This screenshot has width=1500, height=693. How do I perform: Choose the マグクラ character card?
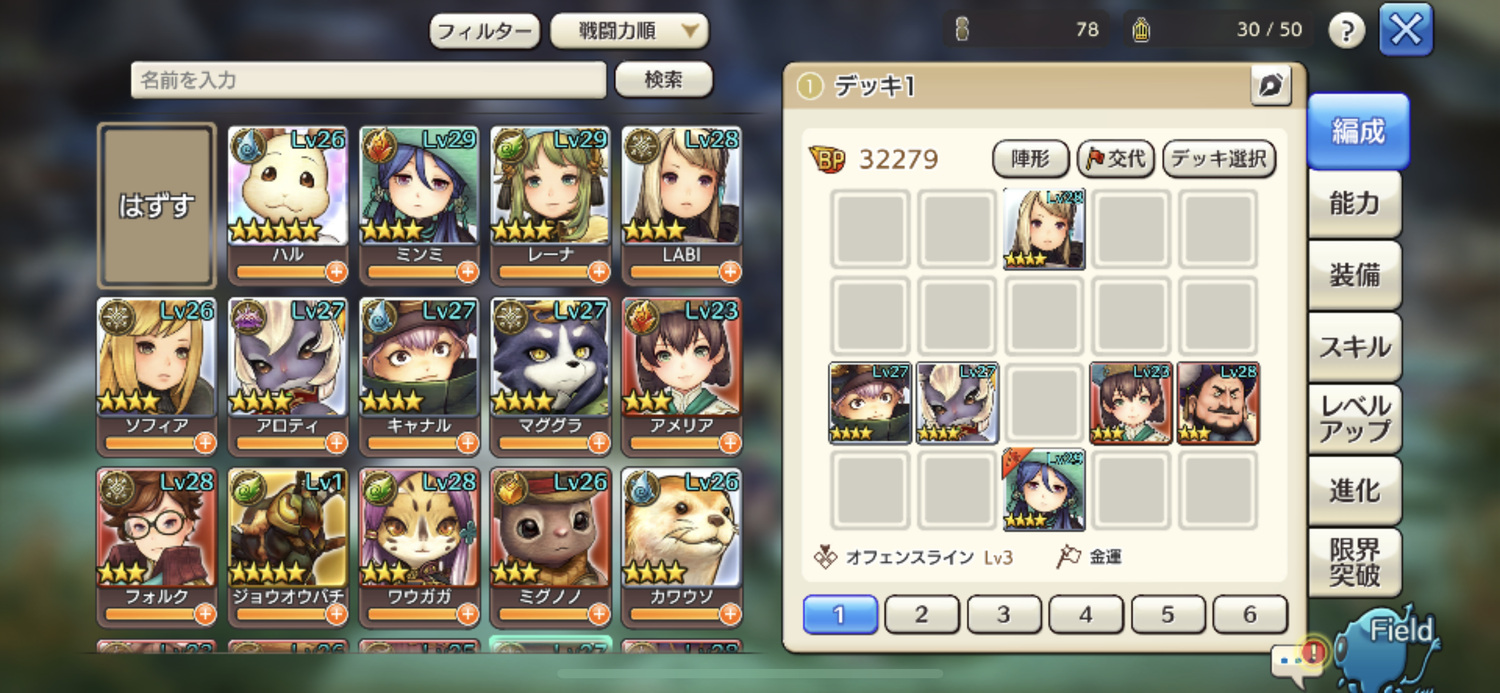(x=550, y=366)
